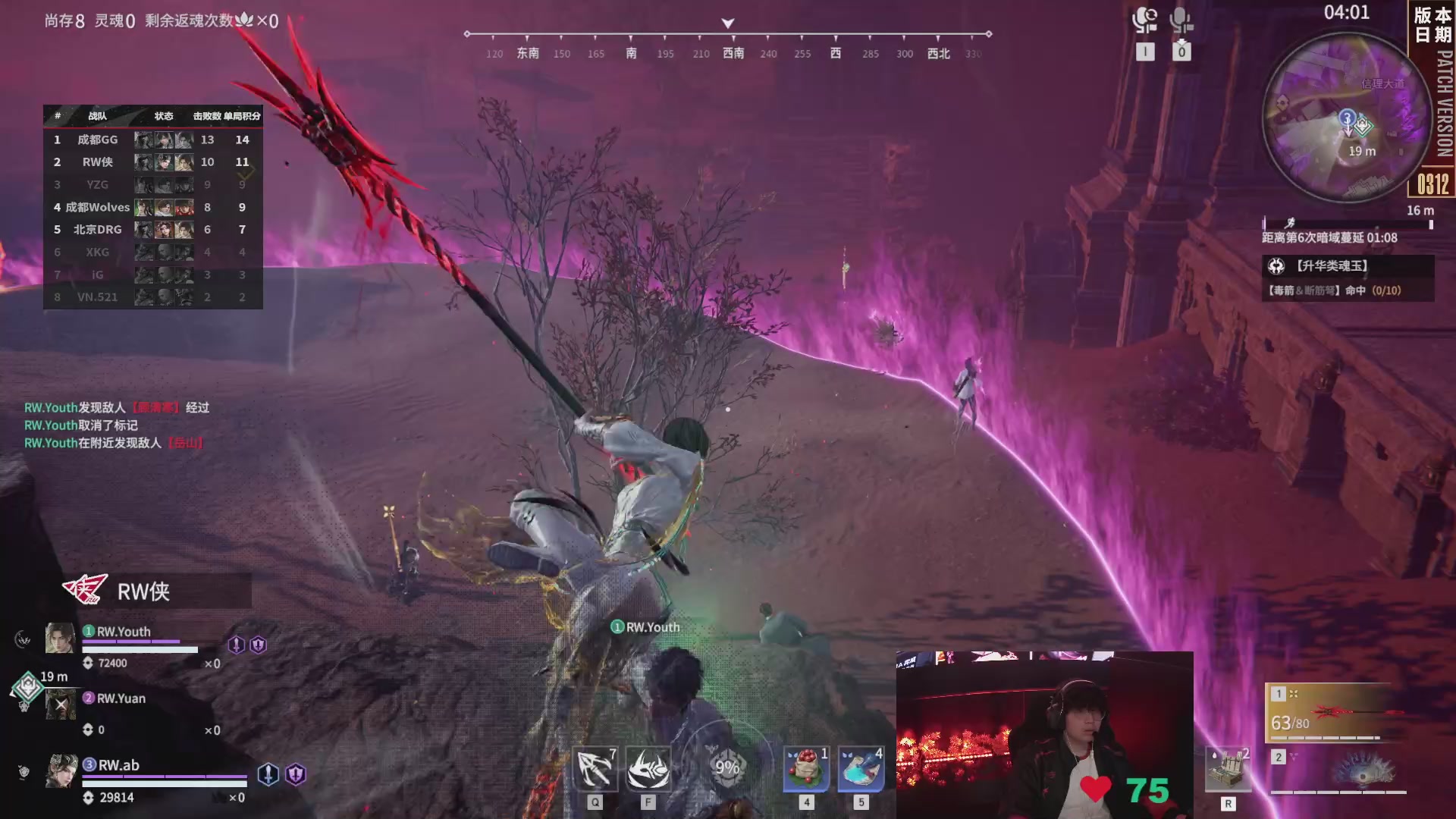
Task: Click the ultimate charge 9% emblem
Action: (x=726, y=767)
